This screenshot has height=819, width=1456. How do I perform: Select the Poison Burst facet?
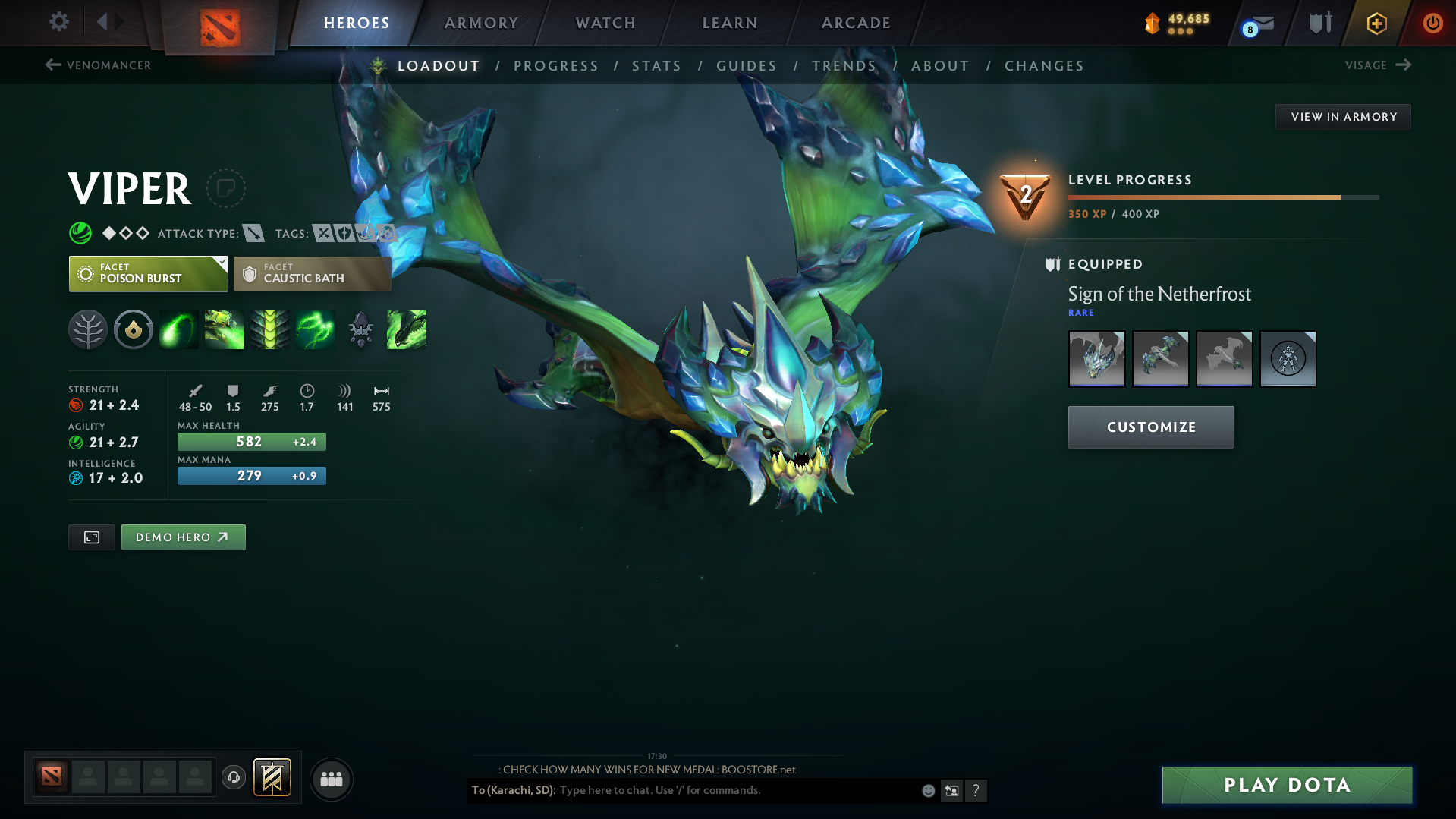tap(148, 273)
